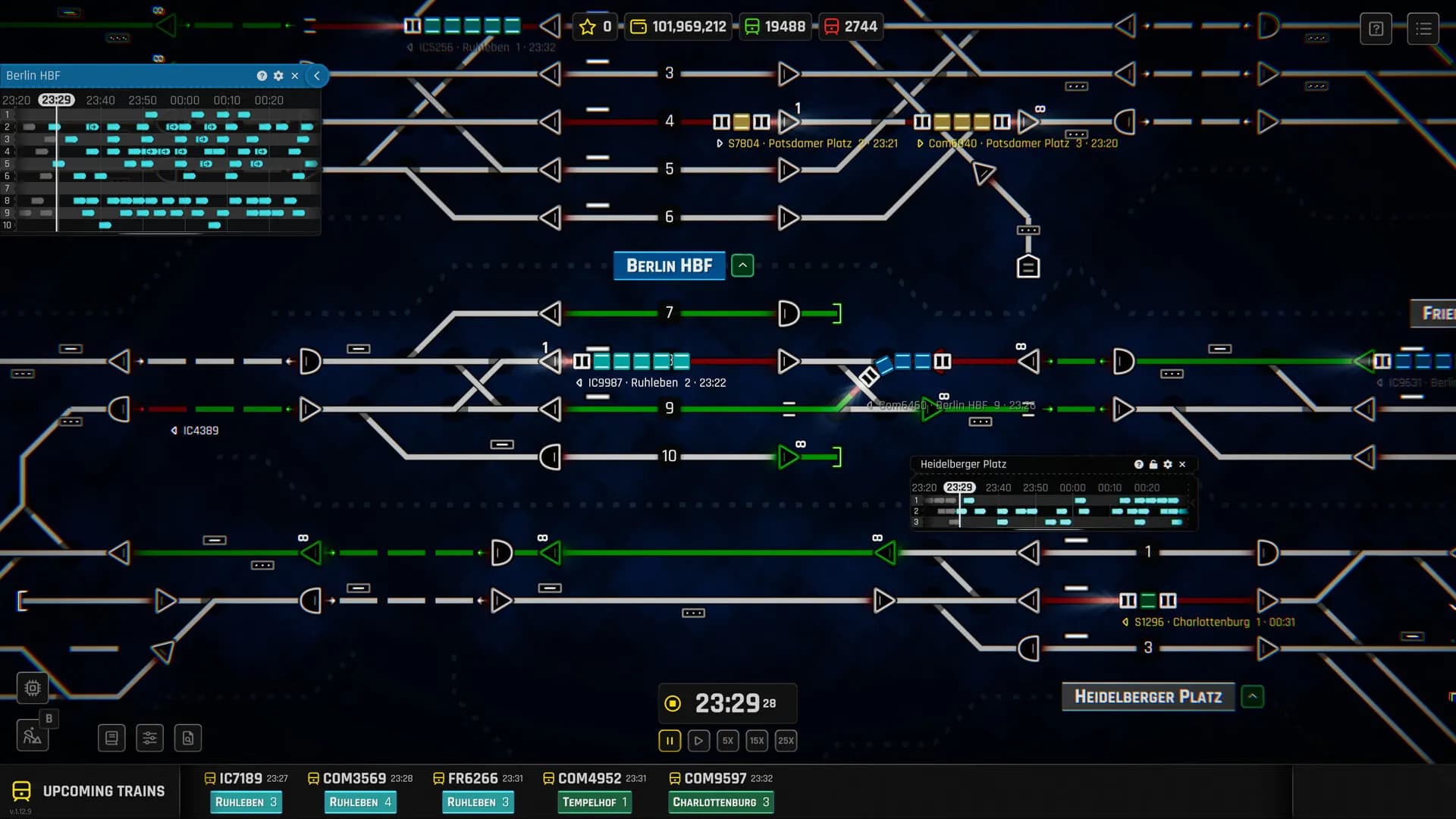Open the contract document search icon

click(187, 738)
